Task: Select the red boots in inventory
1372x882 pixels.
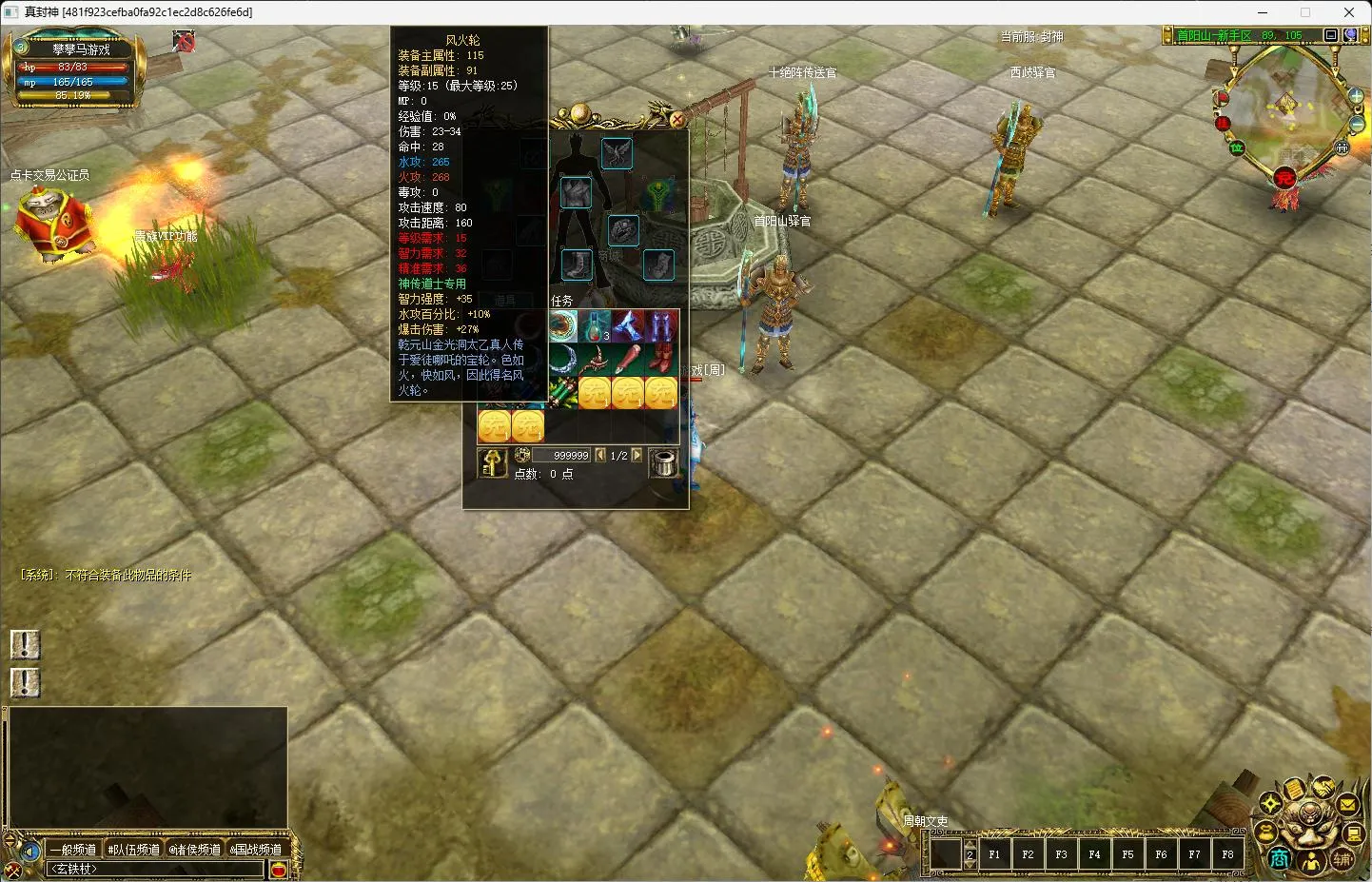Action: (x=661, y=359)
